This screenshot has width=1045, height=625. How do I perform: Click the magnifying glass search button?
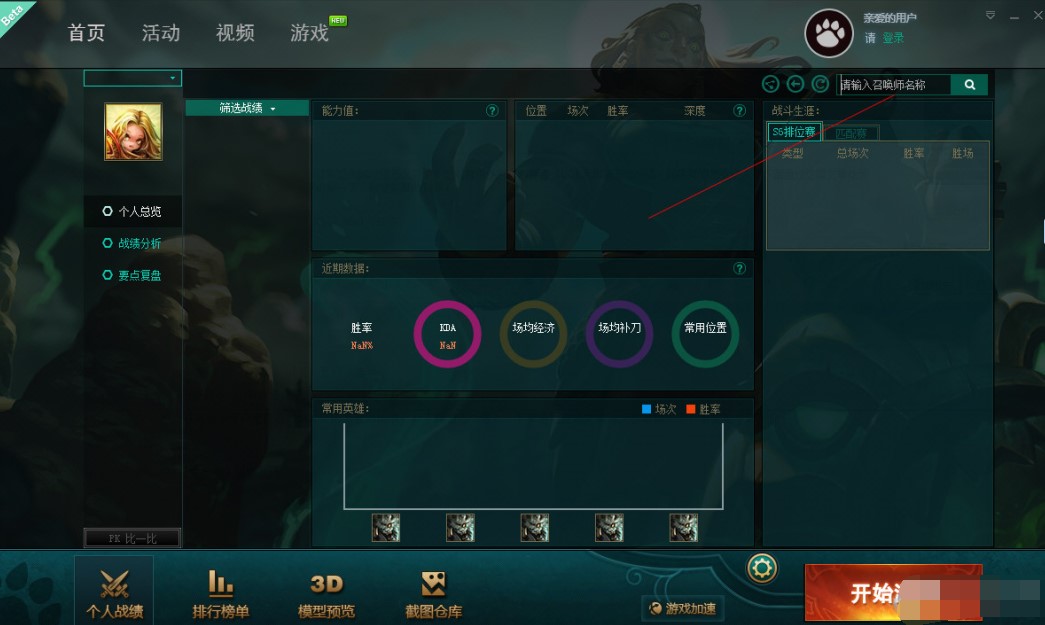tap(969, 85)
